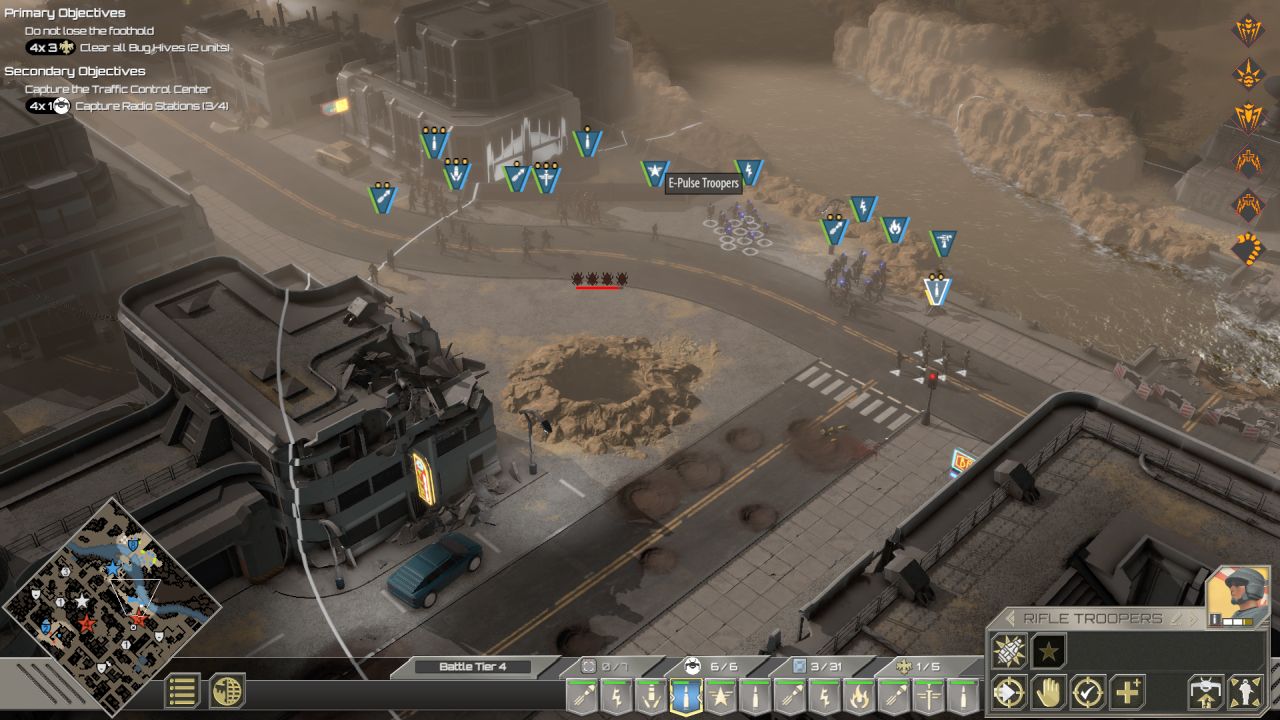Call the dropship evacuation command
Viewport: 1280px width, 720px height.
click(1206, 692)
